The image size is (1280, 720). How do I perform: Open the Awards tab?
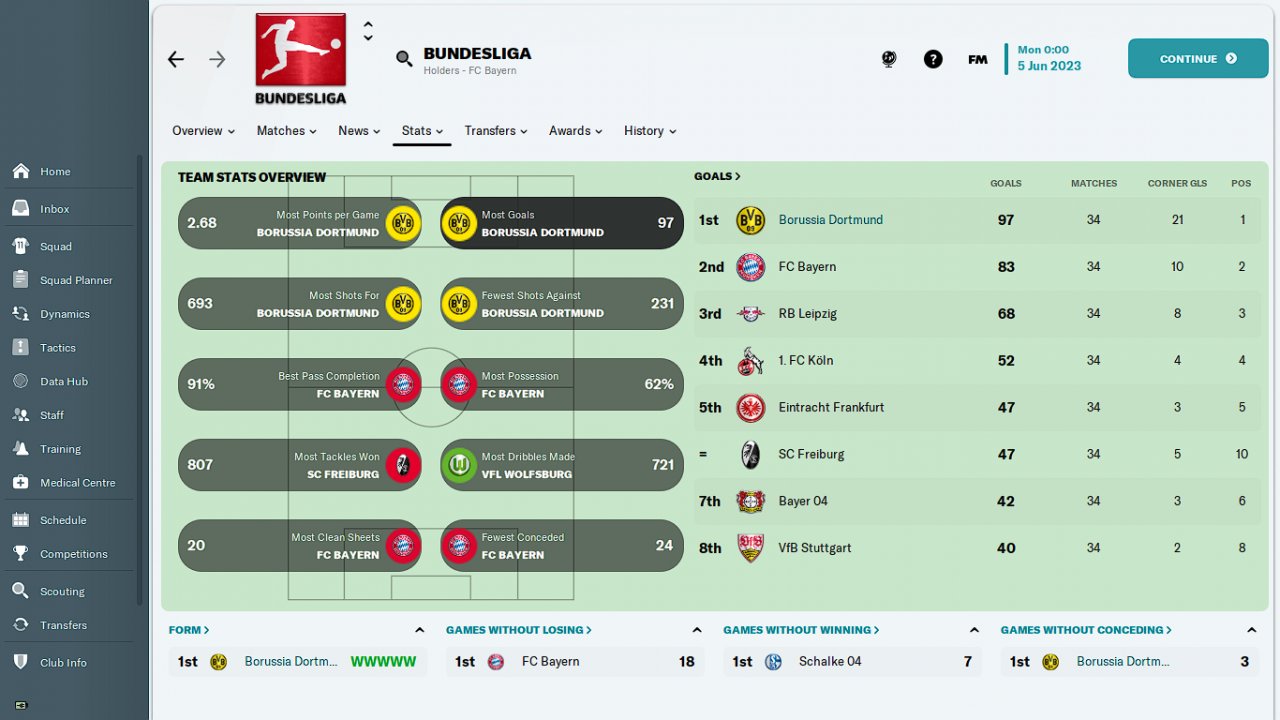(x=575, y=131)
